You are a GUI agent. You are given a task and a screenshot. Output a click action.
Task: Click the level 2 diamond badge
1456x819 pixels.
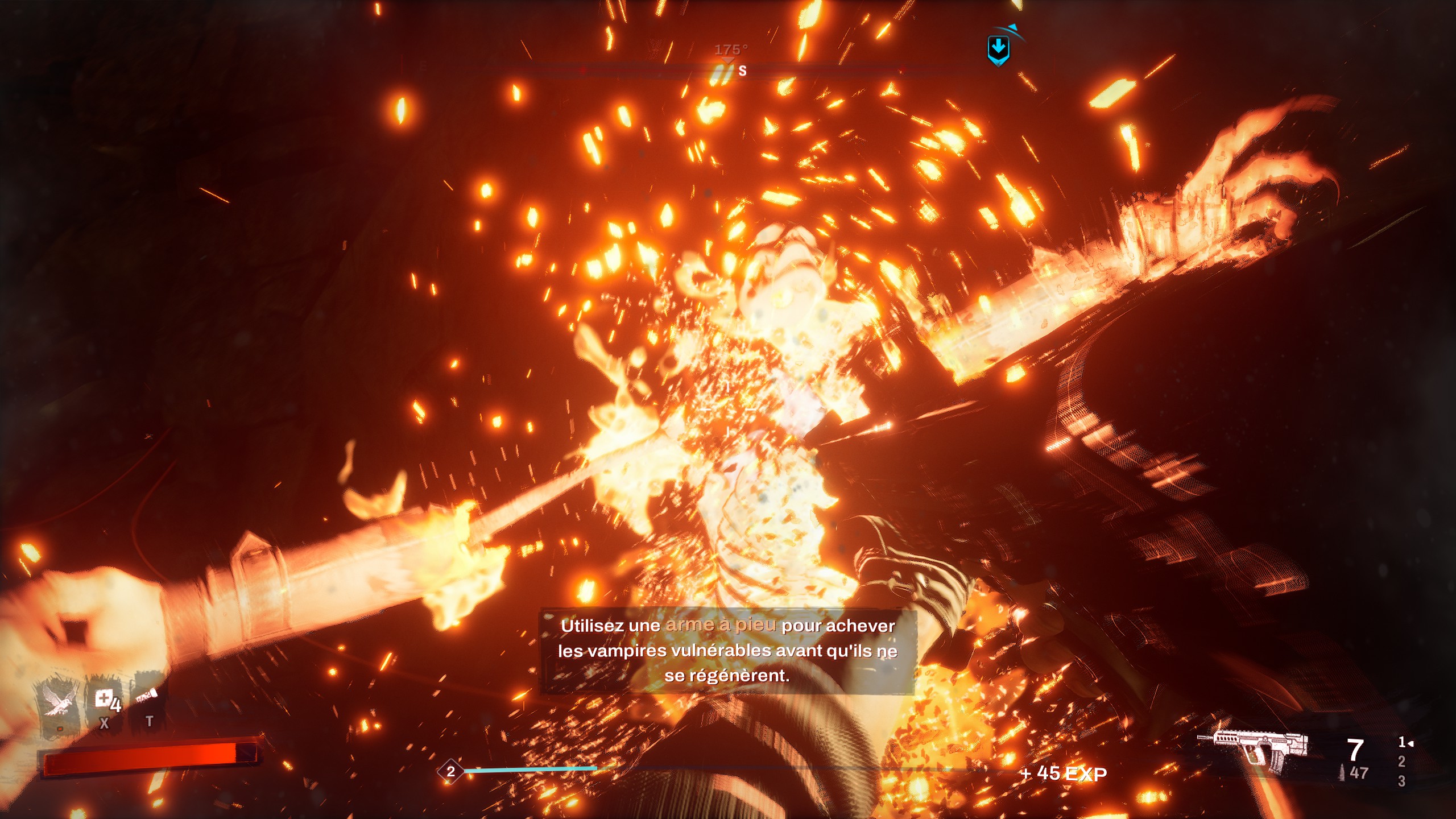tap(450, 772)
